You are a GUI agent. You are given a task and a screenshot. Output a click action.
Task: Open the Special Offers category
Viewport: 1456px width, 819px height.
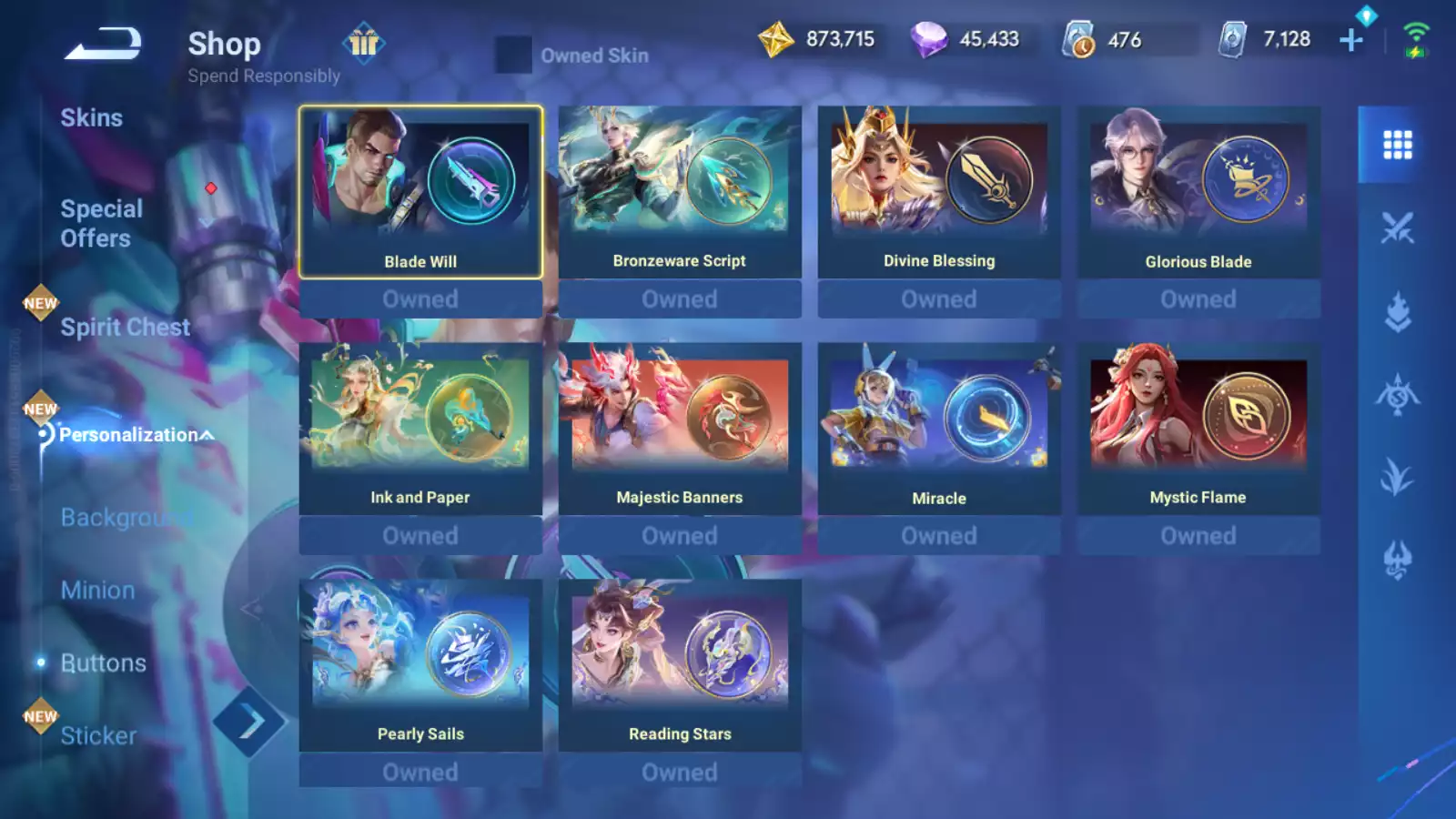101,224
